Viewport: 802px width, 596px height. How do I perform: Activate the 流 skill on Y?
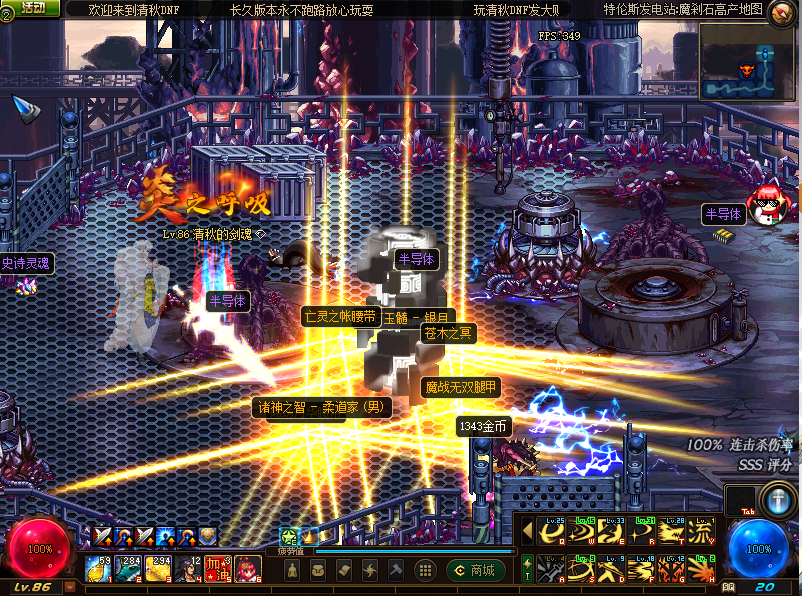701,531
